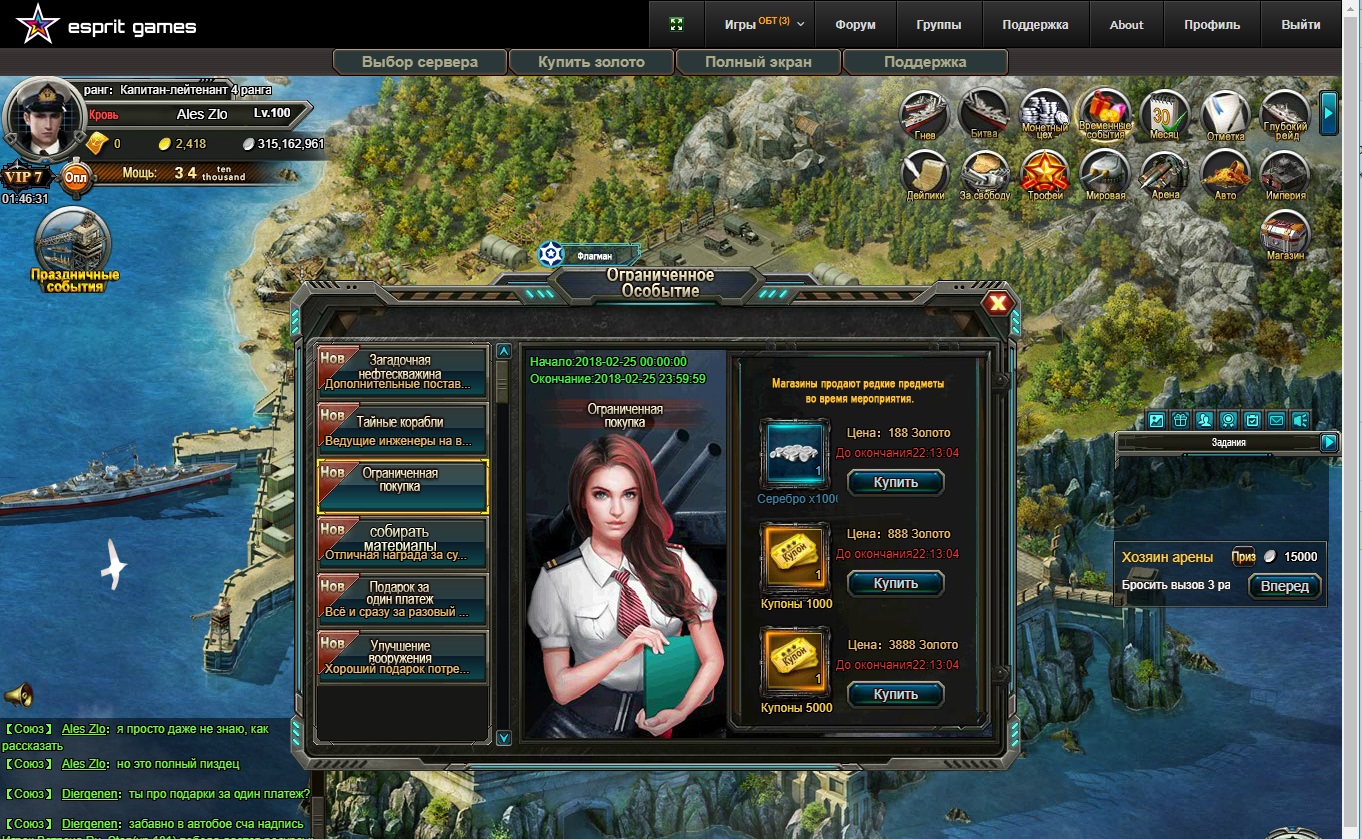
Task: Open the Месяц calendar icon
Action: point(1164,115)
